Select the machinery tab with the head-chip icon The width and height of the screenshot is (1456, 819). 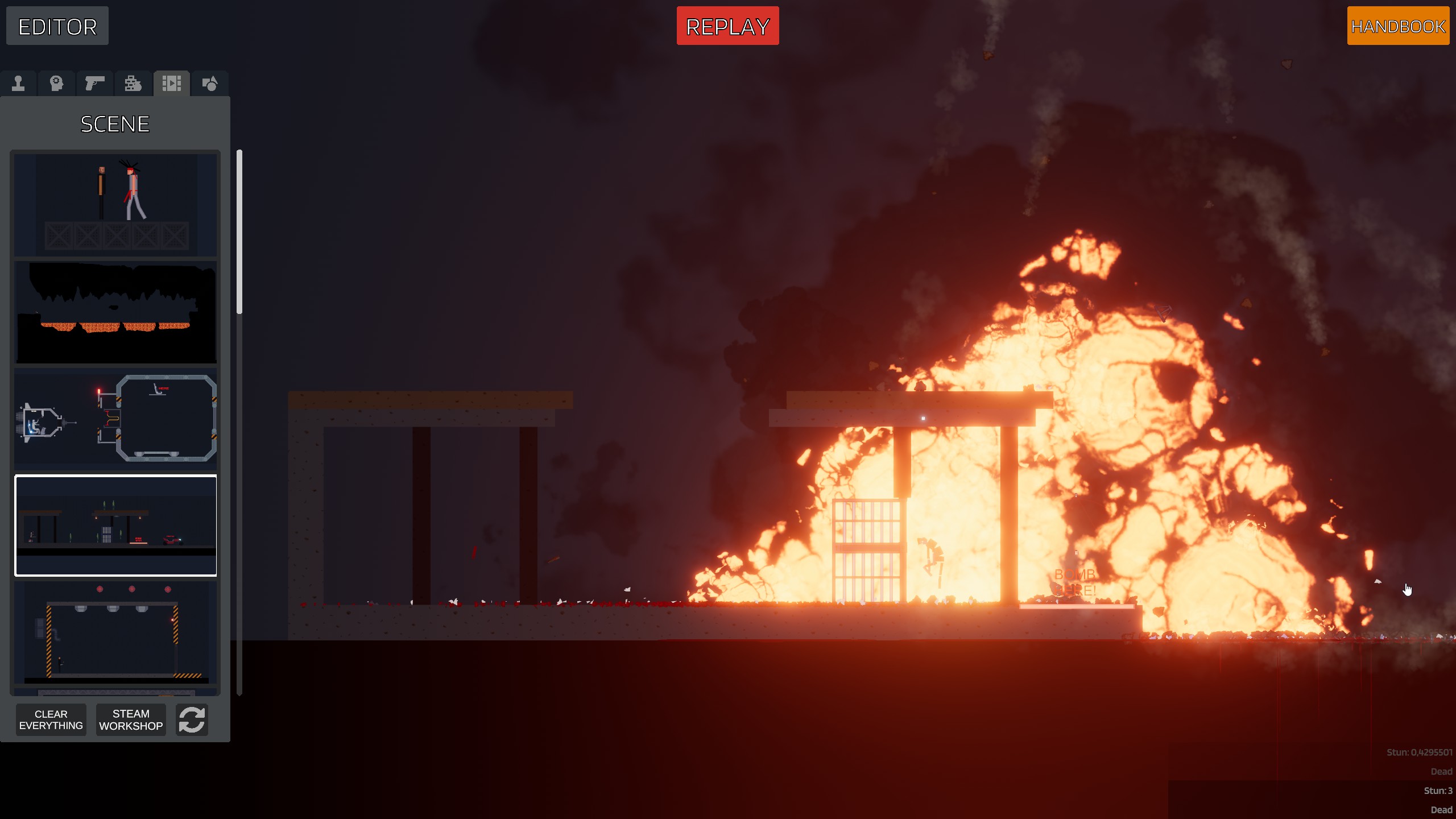pos(56,84)
